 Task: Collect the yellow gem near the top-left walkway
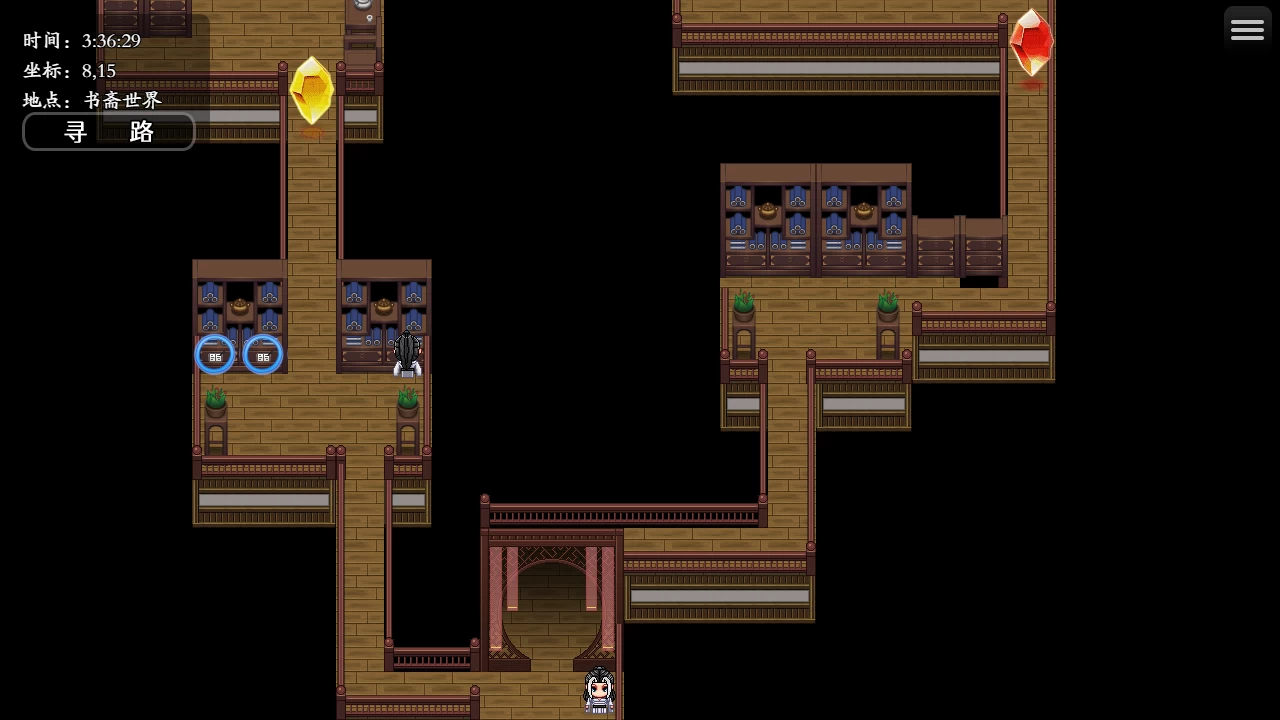click(311, 90)
